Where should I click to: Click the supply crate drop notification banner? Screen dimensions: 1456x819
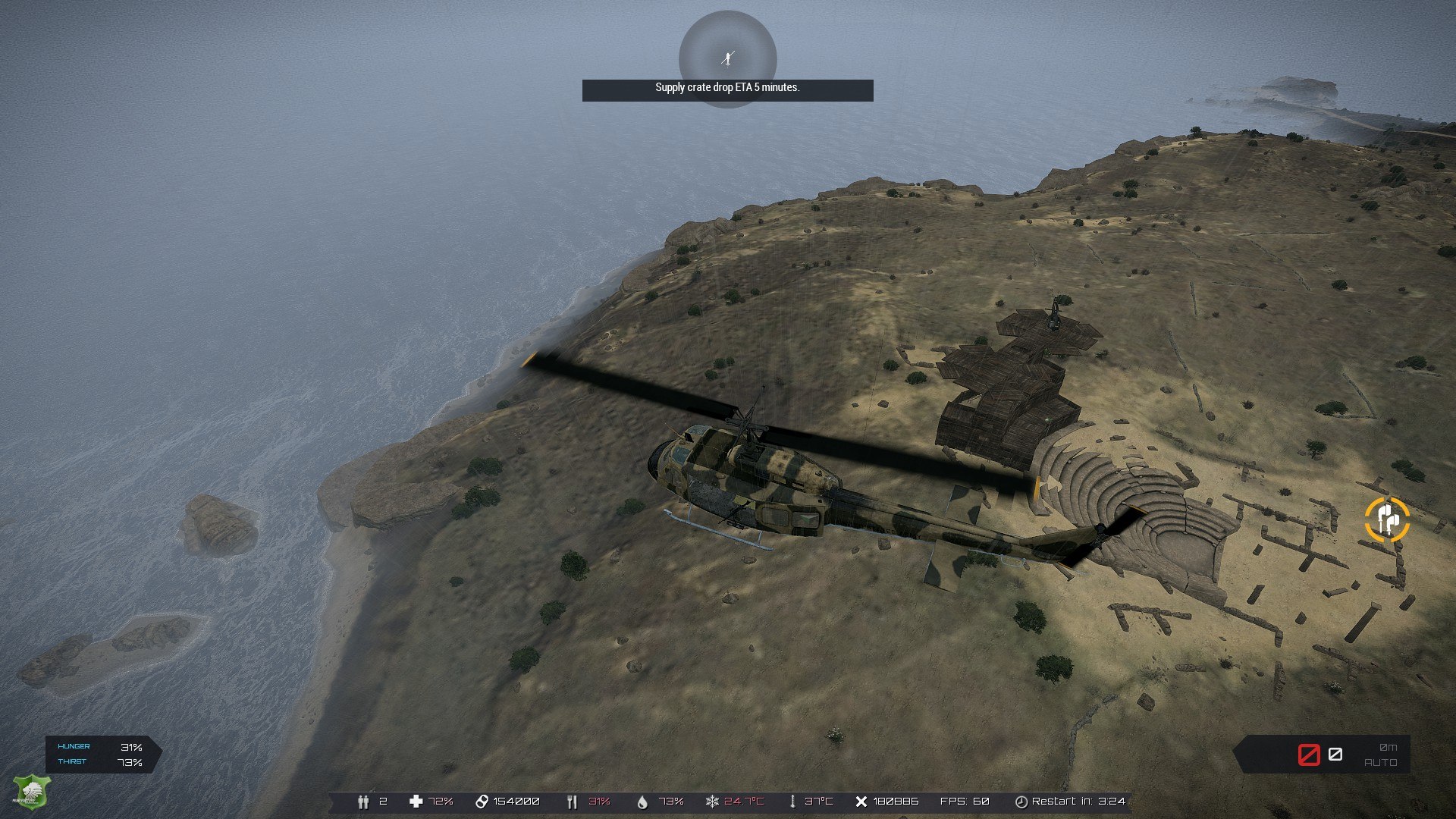pos(727,89)
